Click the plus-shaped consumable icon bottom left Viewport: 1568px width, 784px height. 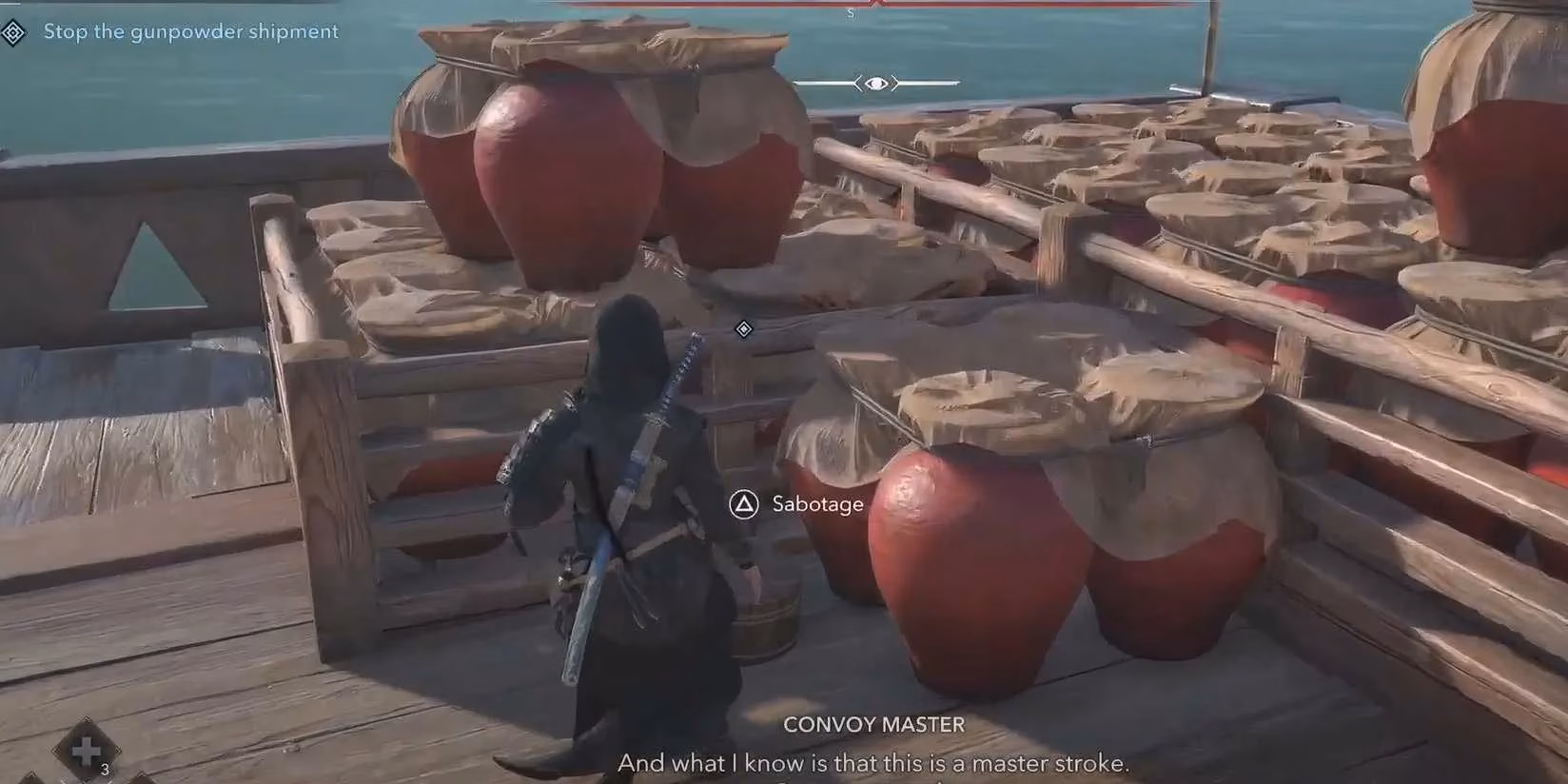tap(84, 752)
